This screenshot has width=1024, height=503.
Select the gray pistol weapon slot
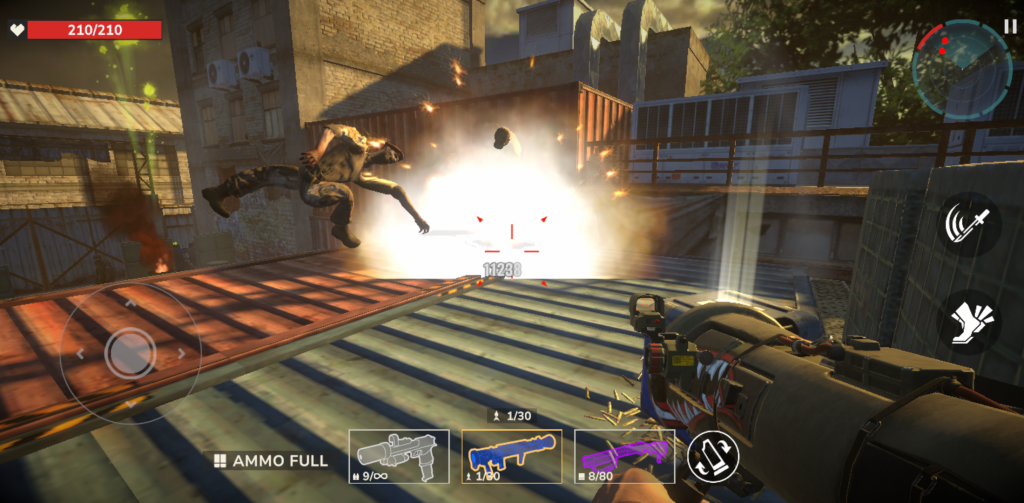[398, 457]
